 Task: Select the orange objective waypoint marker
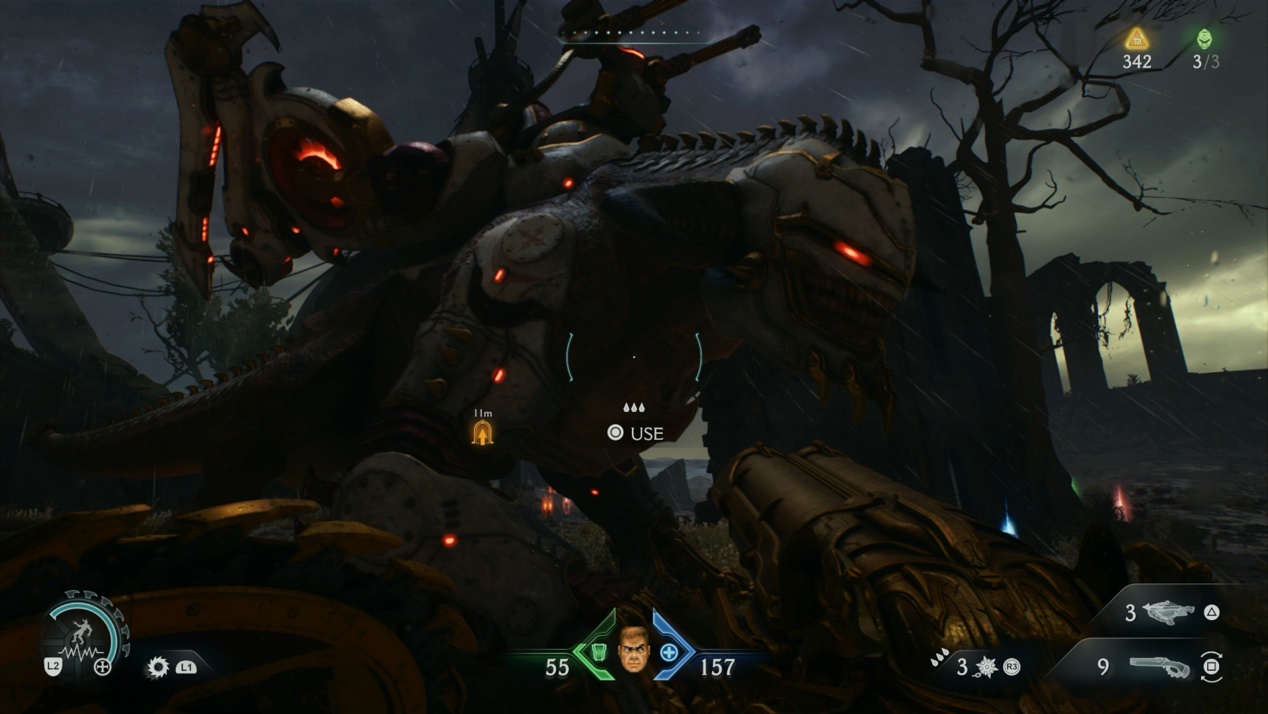click(x=483, y=433)
